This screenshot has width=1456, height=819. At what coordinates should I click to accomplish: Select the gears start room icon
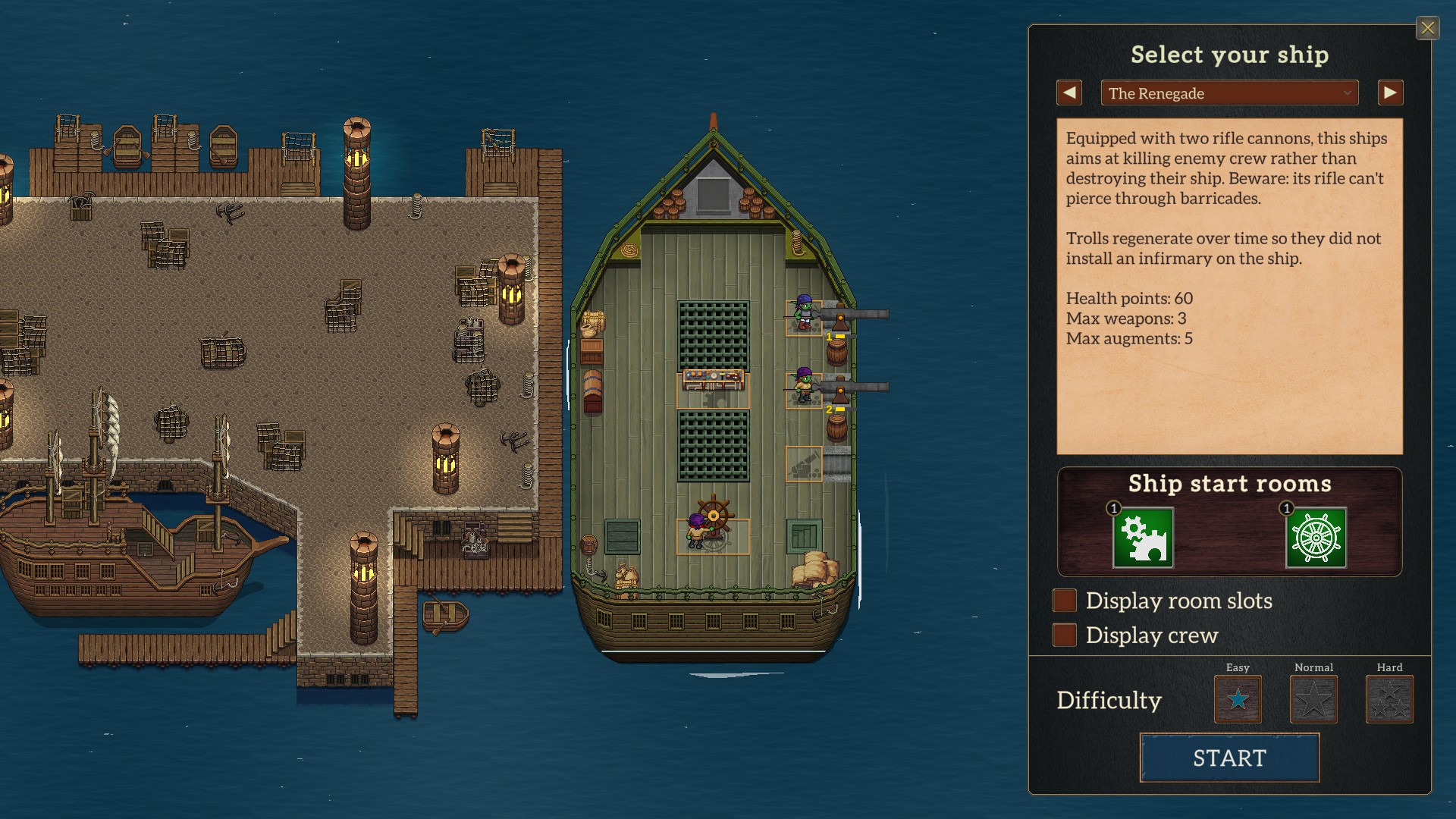[x=1143, y=538]
